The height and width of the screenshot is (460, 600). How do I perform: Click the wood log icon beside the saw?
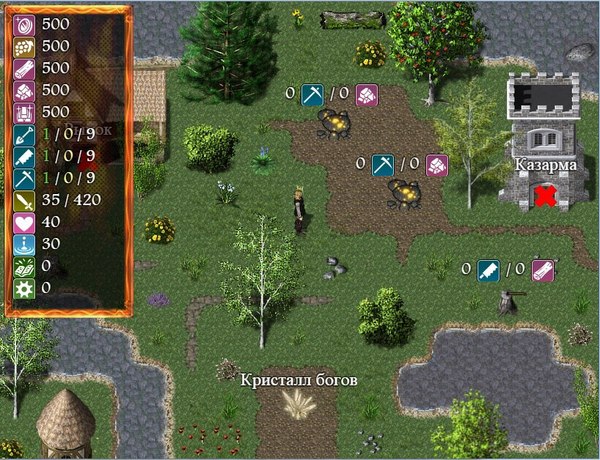click(542, 269)
